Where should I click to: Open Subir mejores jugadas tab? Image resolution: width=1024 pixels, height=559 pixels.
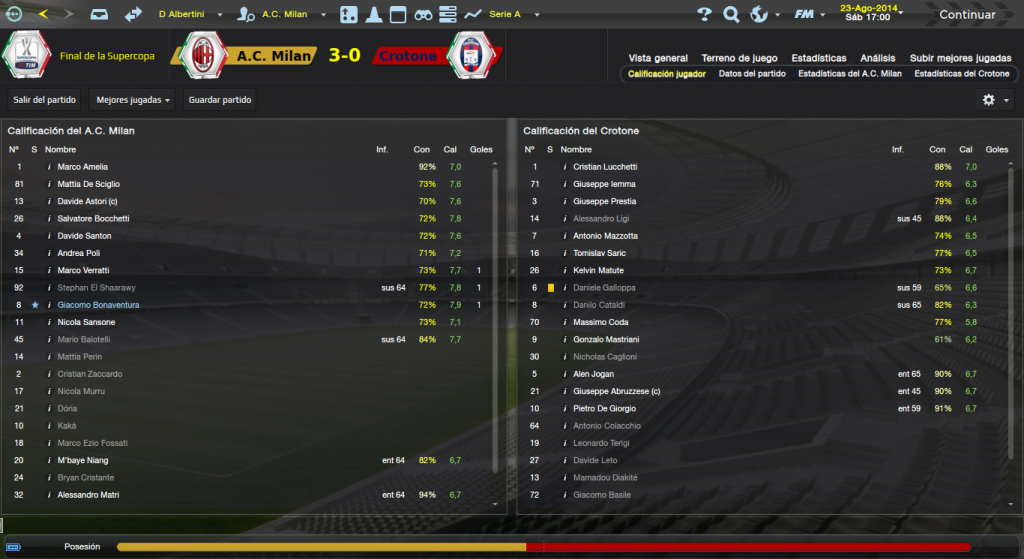961,58
